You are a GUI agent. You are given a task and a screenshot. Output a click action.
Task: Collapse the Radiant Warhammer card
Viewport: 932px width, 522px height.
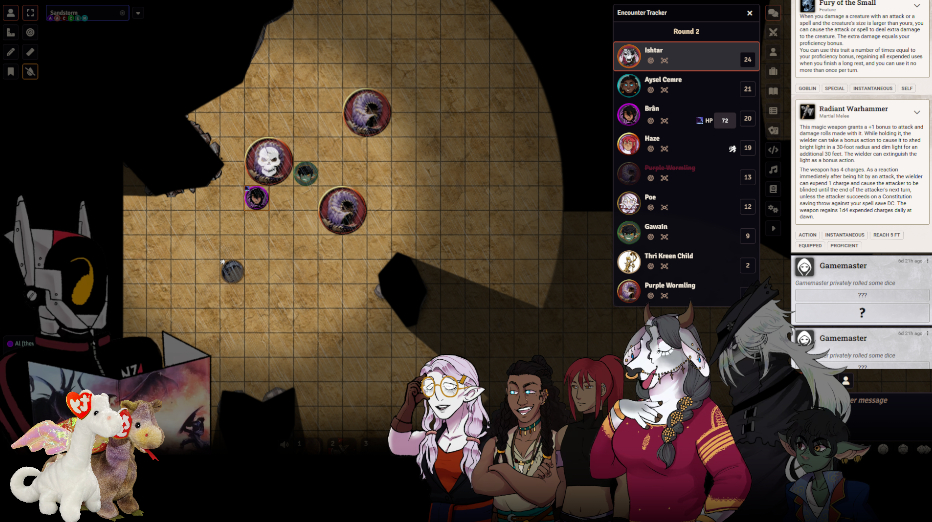[917, 112]
